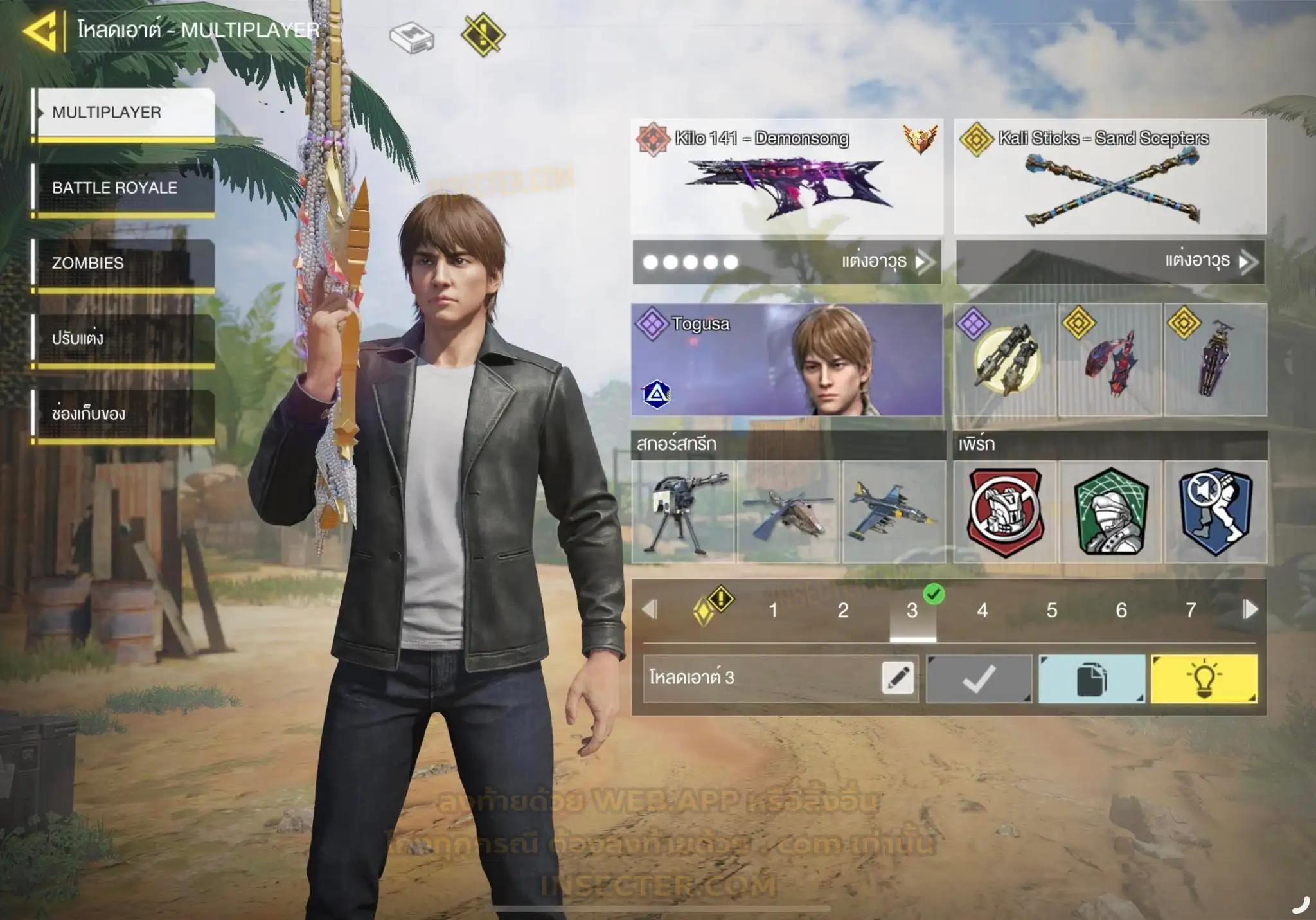
Task: Rename loadout with the pencil icon
Action: (x=898, y=678)
